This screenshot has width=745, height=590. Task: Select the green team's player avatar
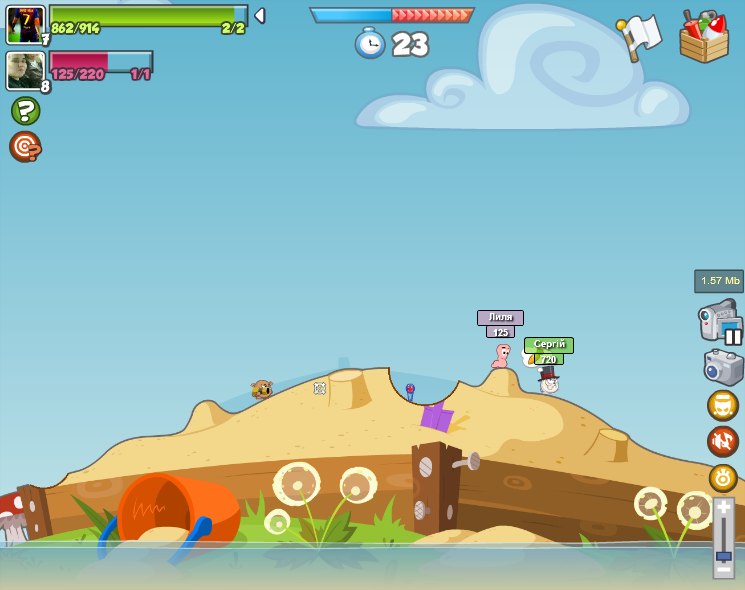click(x=25, y=25)
